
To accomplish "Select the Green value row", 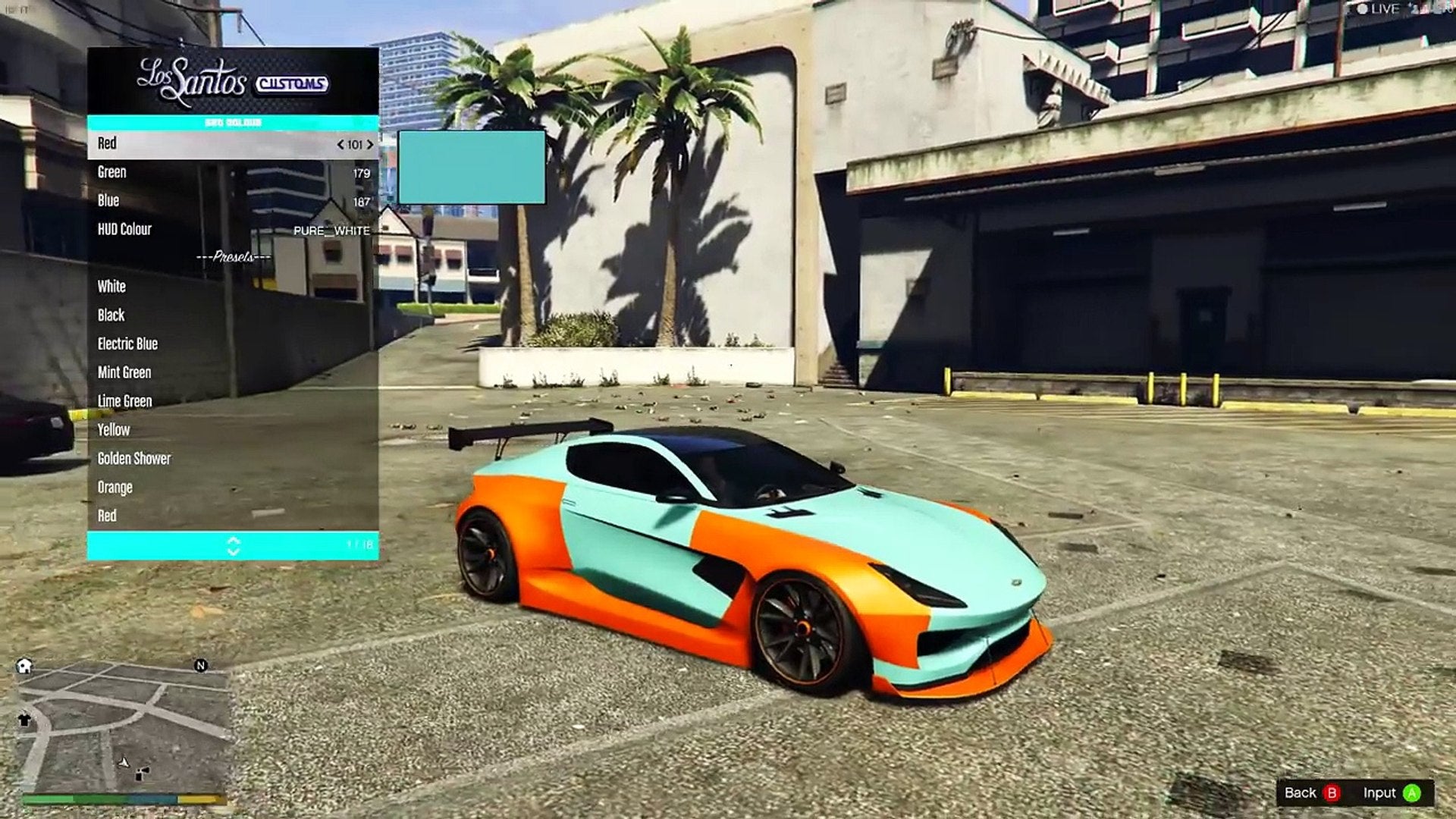I will coord(232,173).
